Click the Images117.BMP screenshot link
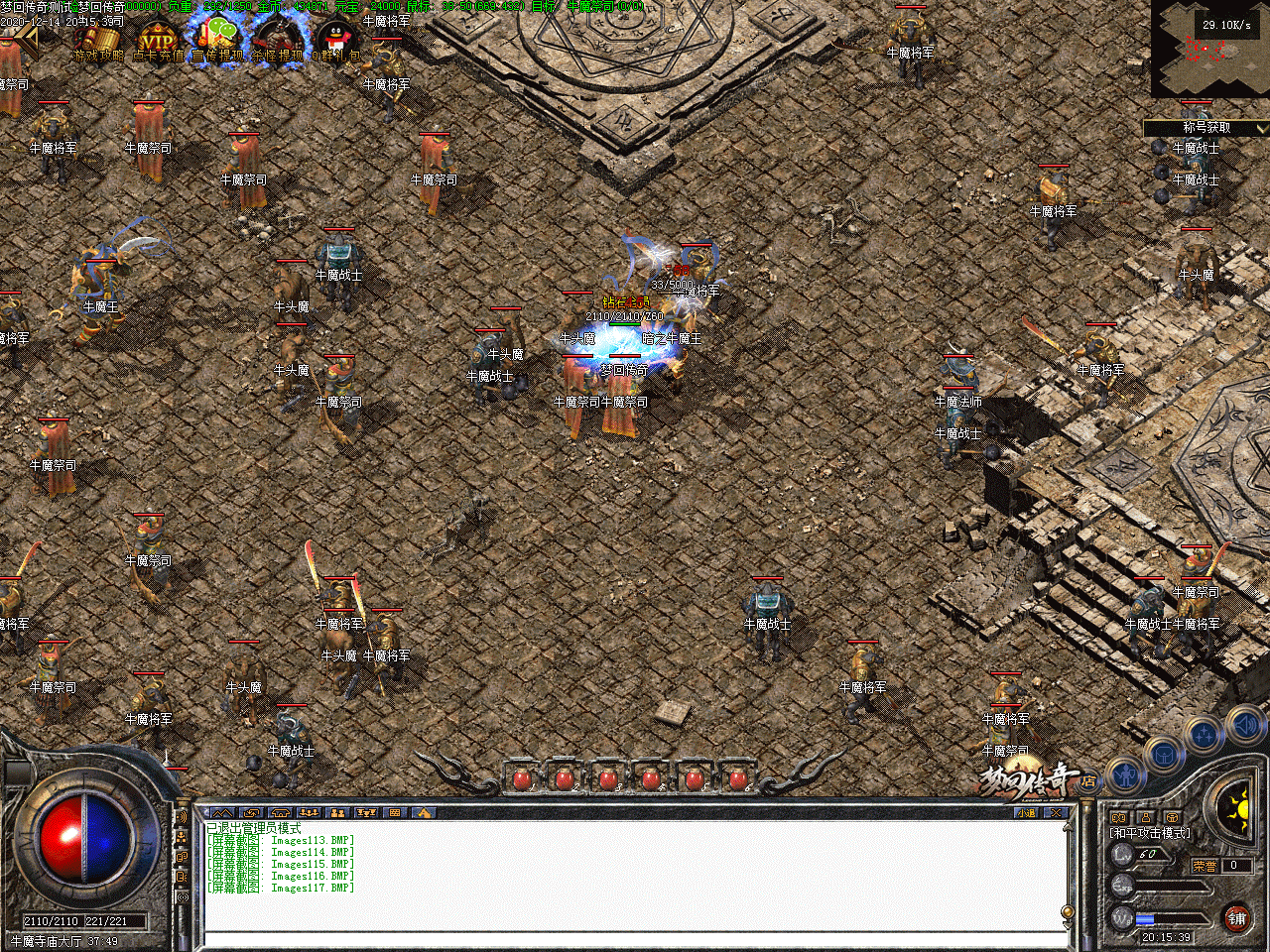1270x952 pixels. pos(313,888)
